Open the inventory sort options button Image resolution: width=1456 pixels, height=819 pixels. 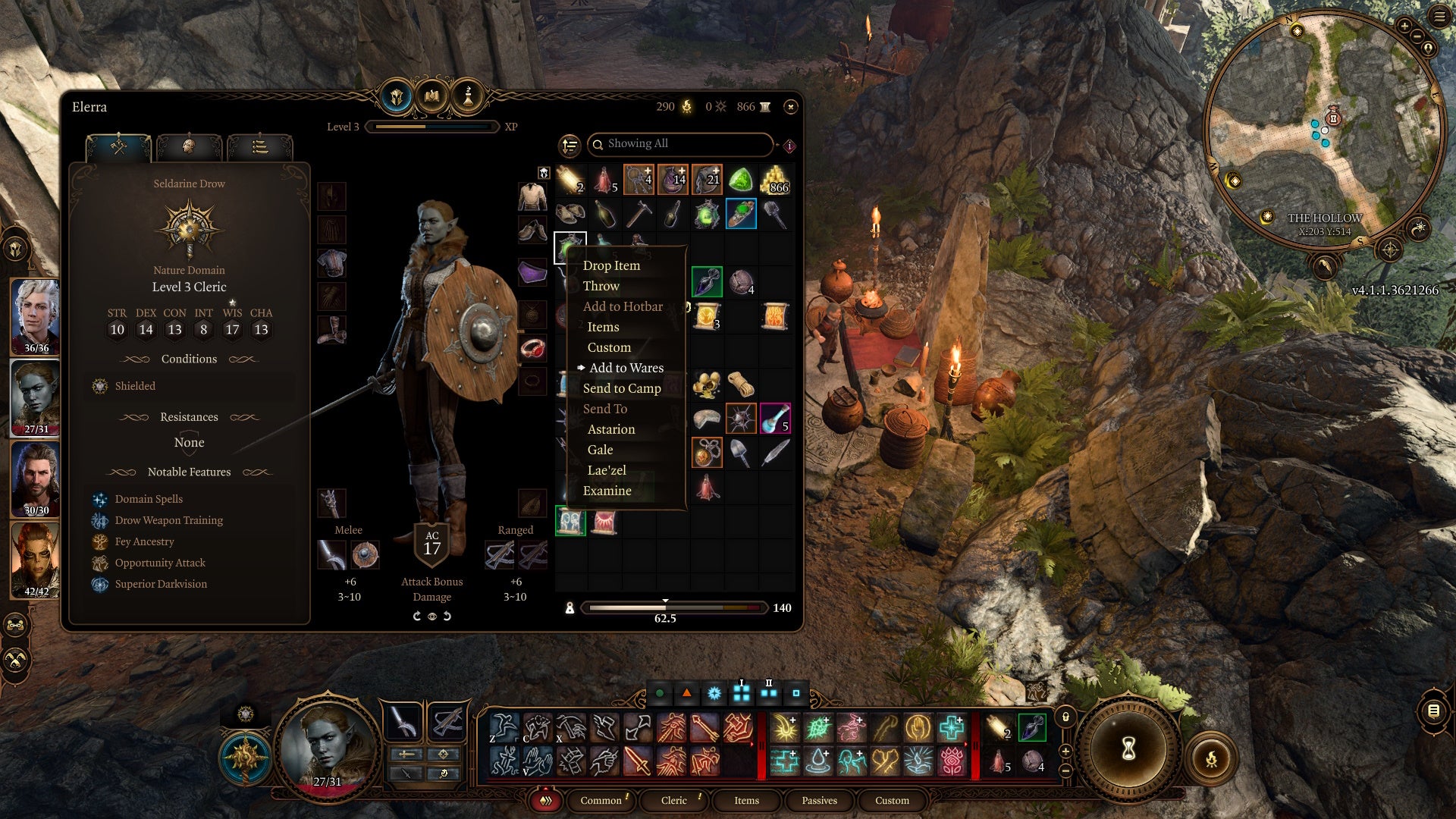(x=570, y=145)
